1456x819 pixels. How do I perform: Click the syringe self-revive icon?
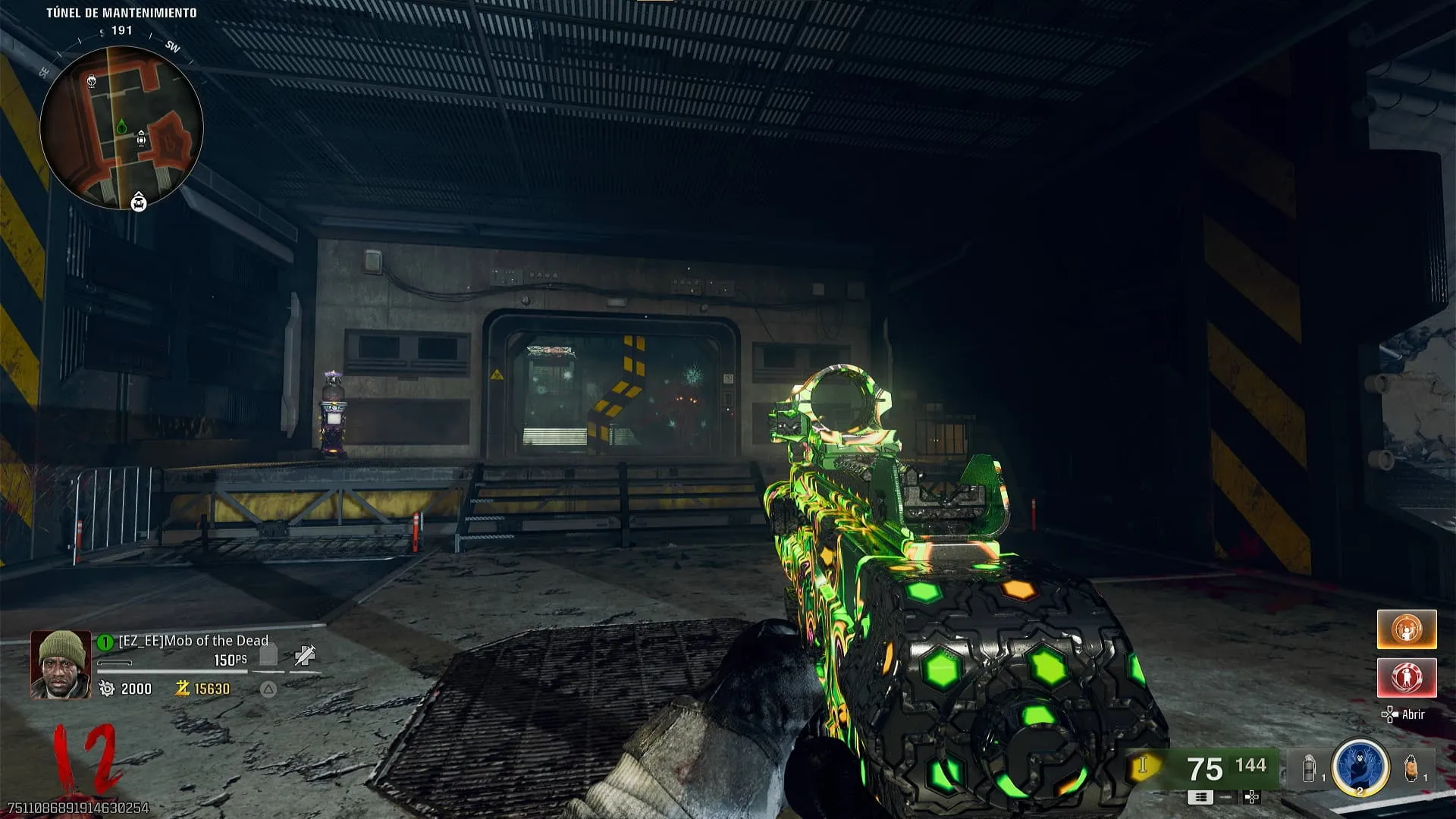tap(305, 655)
